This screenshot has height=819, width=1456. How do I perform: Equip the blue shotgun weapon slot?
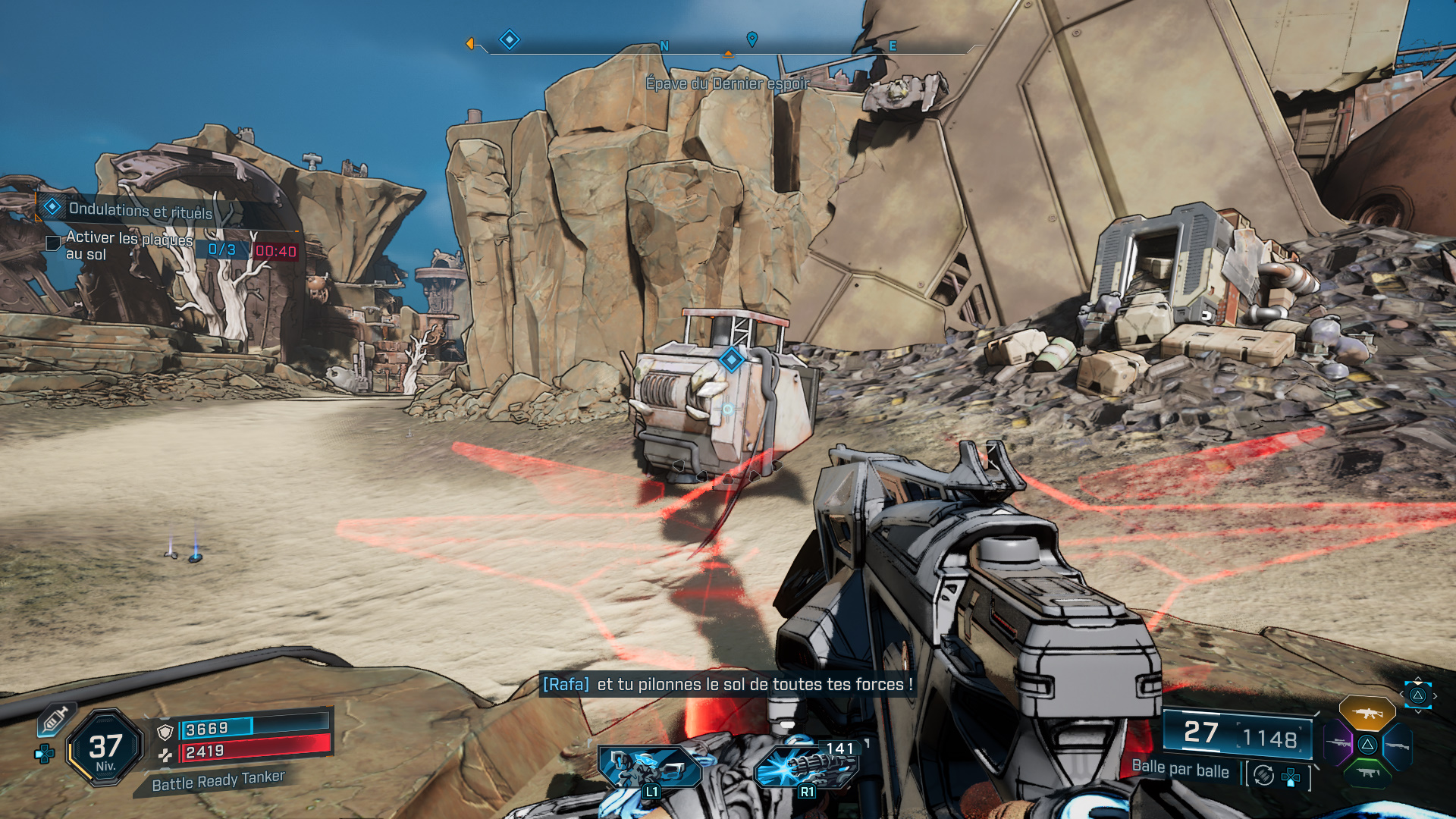[1397, 745]
